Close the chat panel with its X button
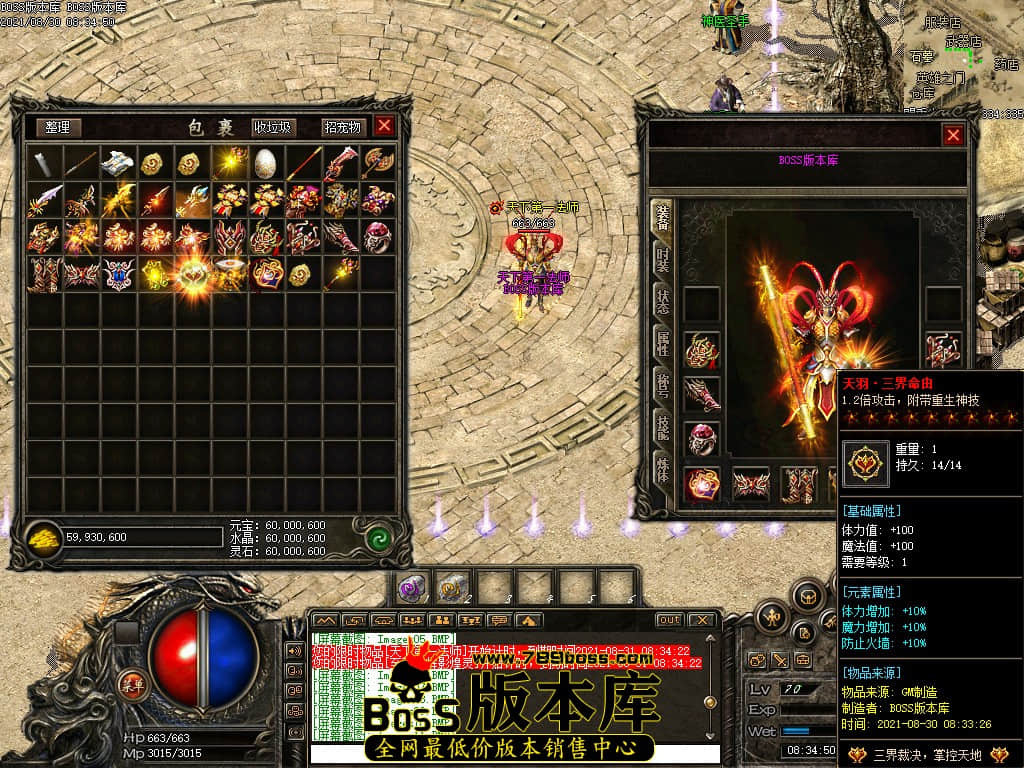 coord(702,620)
